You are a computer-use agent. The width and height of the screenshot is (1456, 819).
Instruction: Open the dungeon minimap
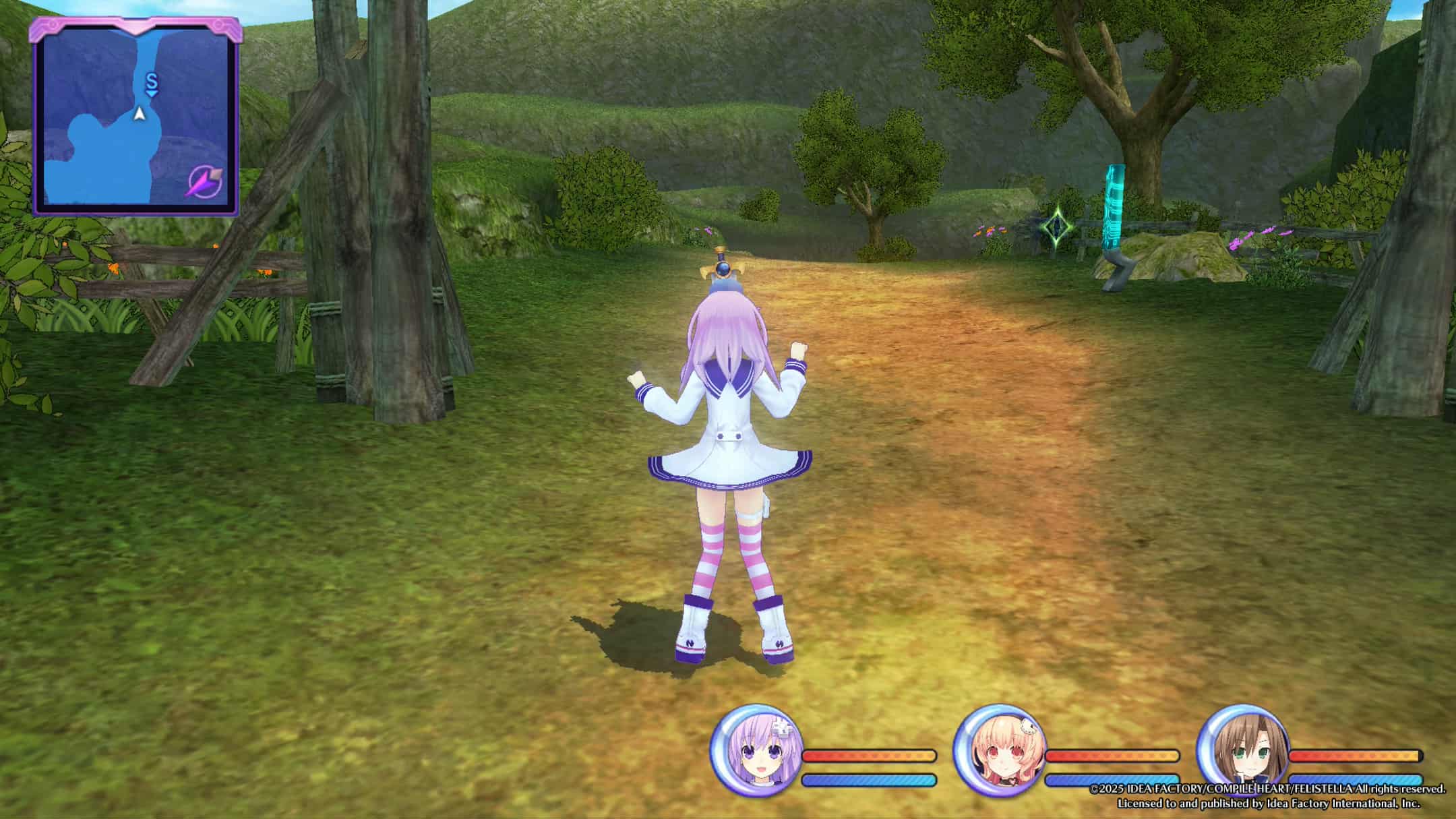[x=135, y=116]
